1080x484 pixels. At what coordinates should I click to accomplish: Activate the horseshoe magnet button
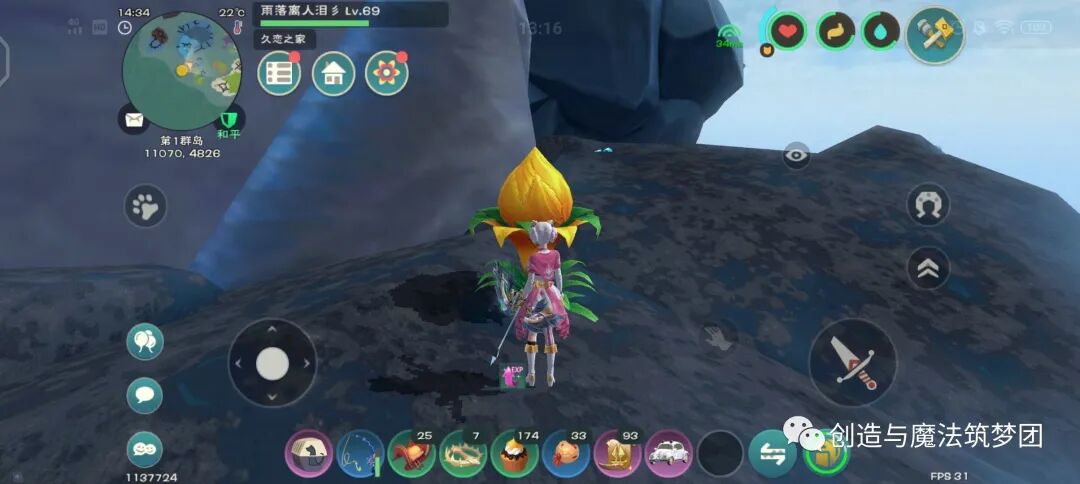point(928,205)
